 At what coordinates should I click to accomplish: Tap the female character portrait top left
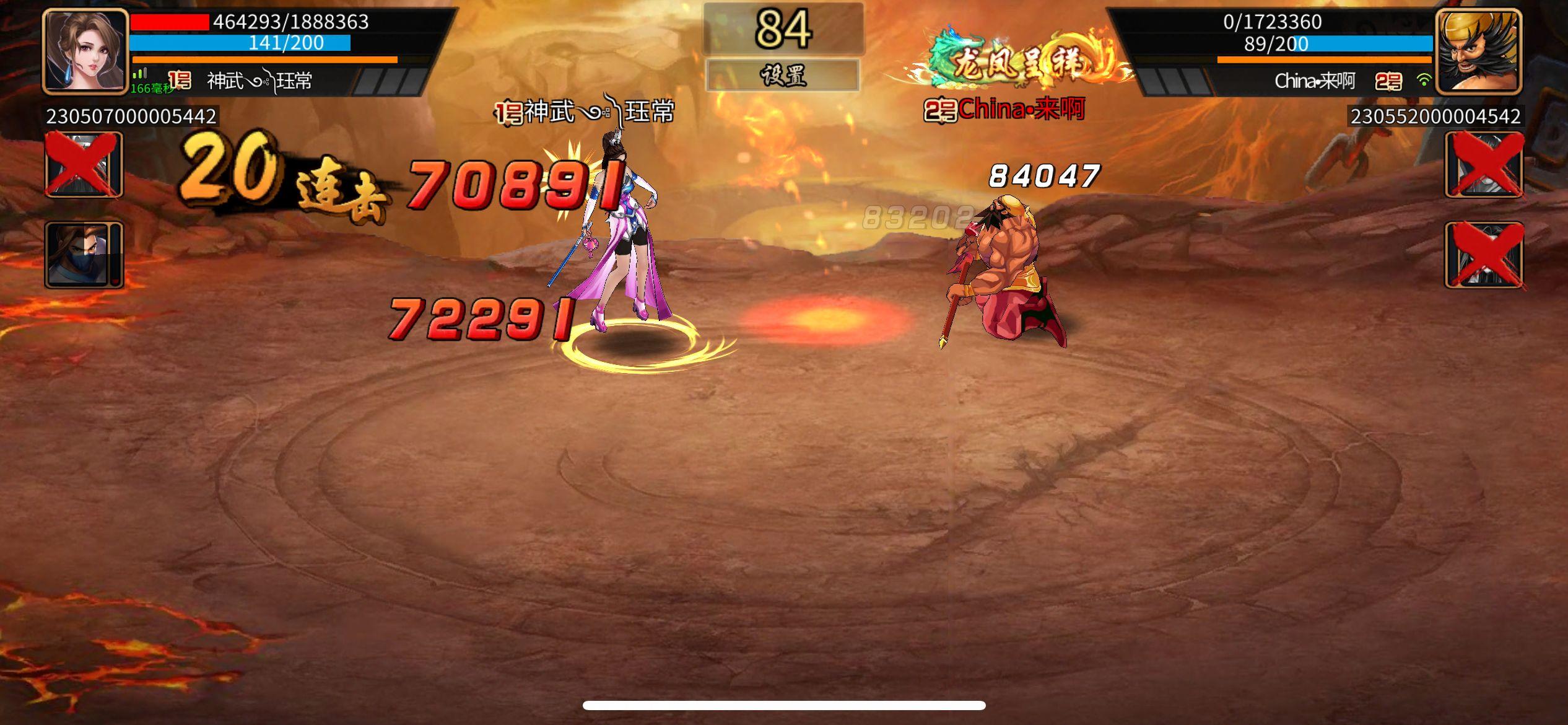coord(84,50)
